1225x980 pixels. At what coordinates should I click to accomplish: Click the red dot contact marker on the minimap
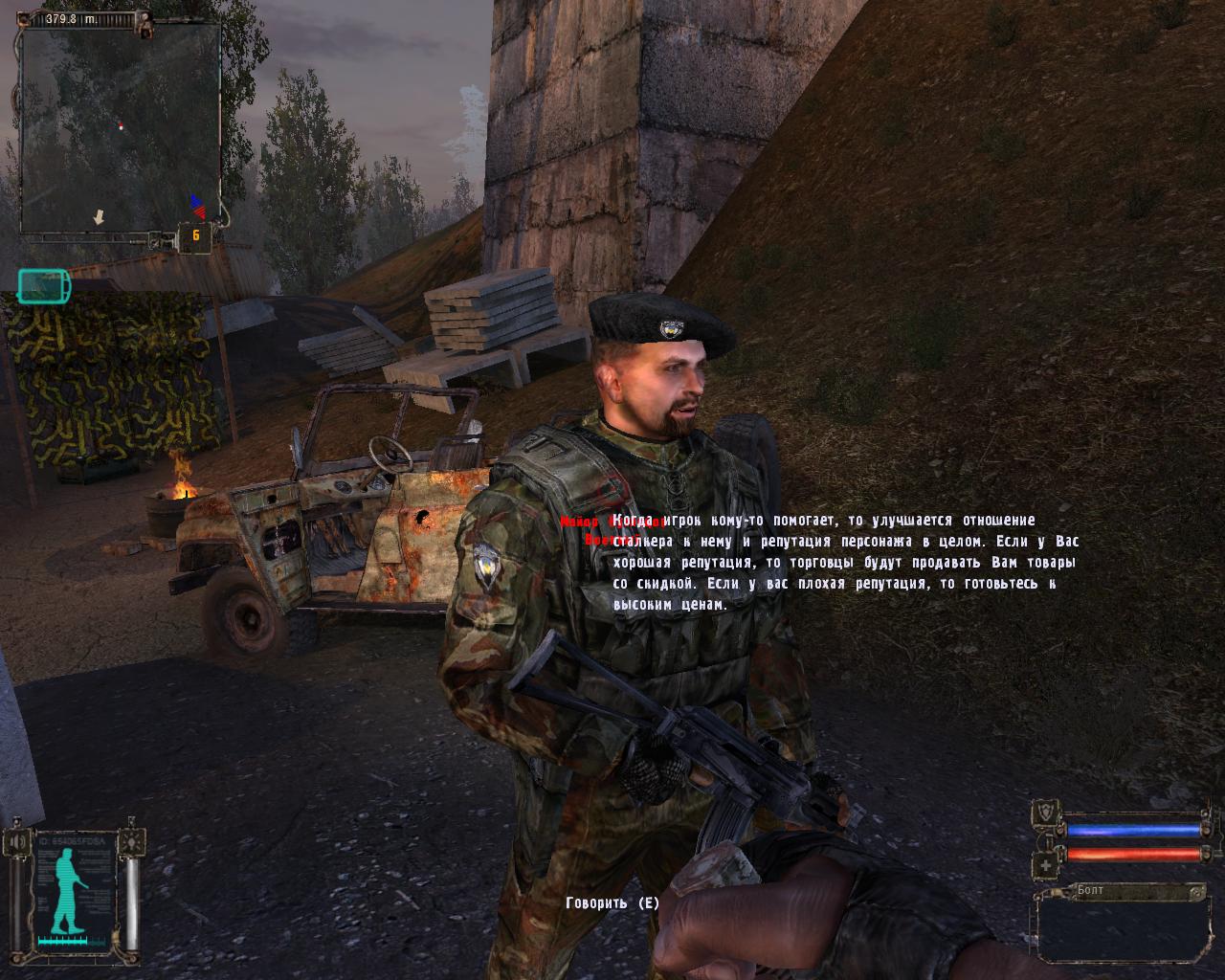tap(122, 127)
